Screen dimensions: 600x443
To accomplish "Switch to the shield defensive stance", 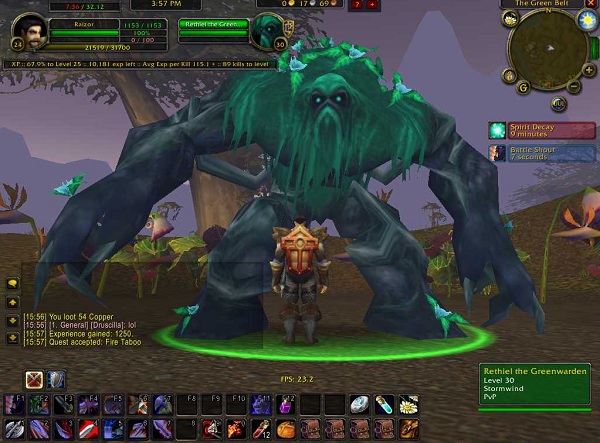I will (55, 380).
